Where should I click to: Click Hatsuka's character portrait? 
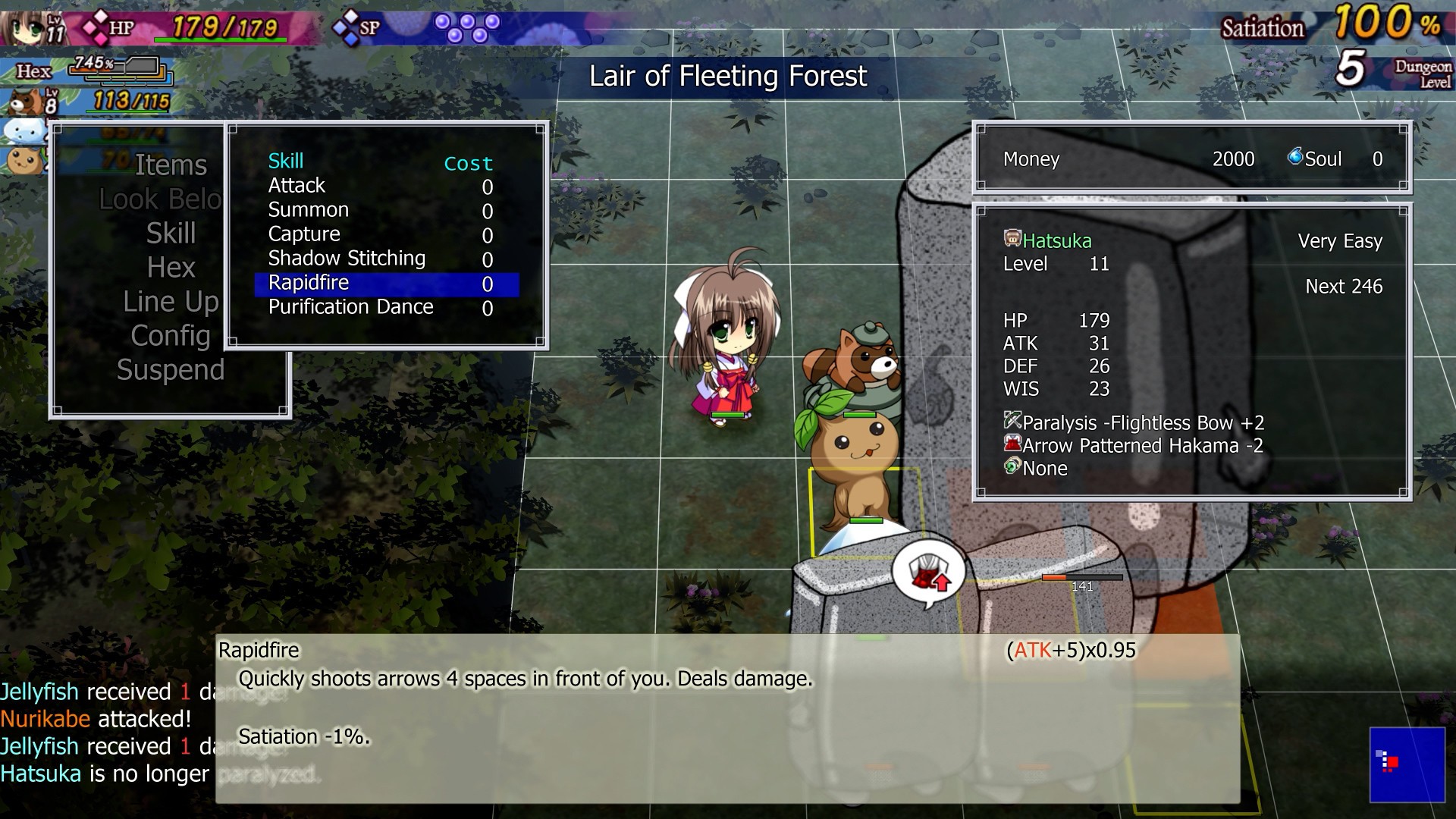(30, 27)
